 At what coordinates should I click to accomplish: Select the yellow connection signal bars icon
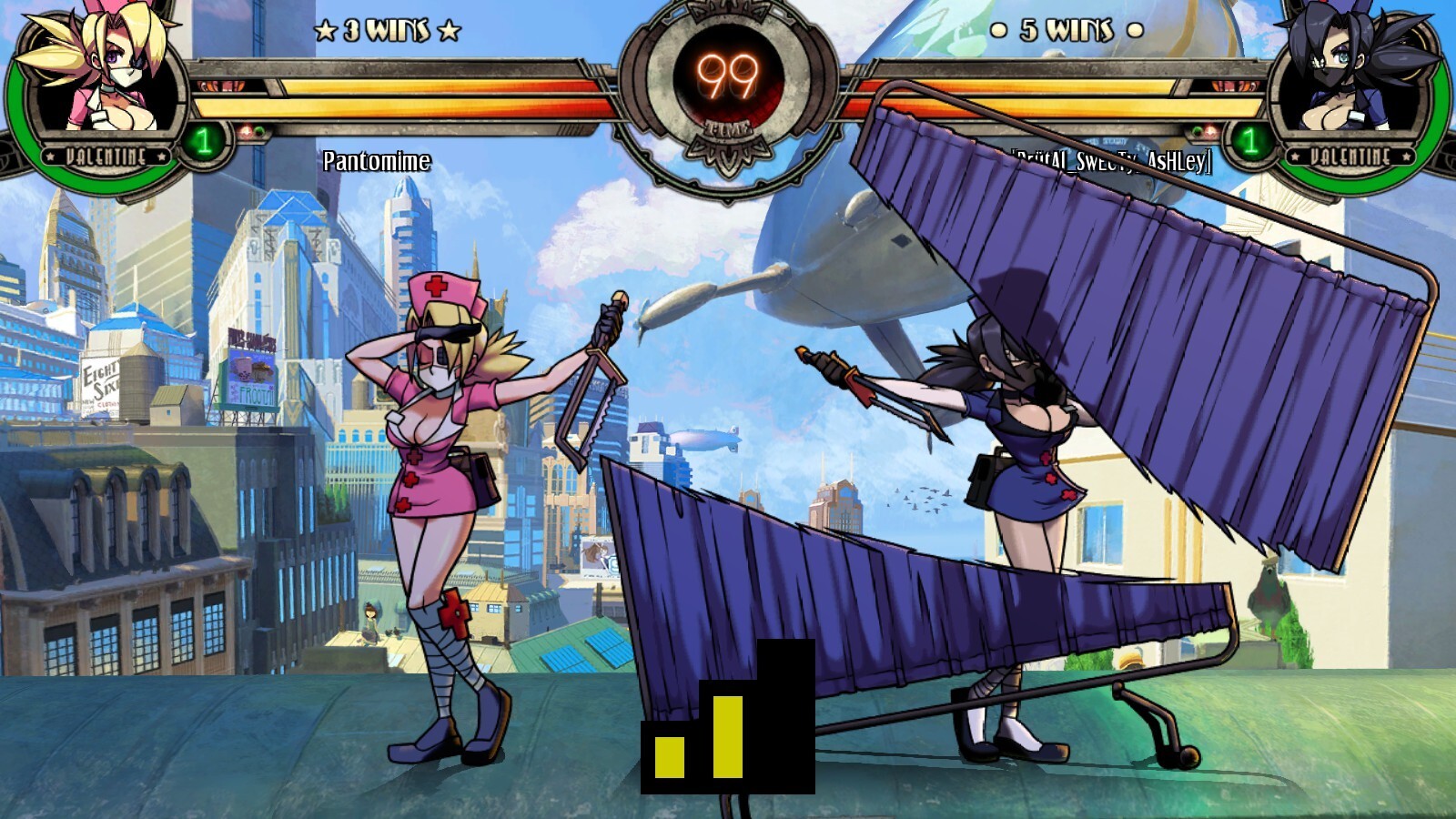pos(727,719)
